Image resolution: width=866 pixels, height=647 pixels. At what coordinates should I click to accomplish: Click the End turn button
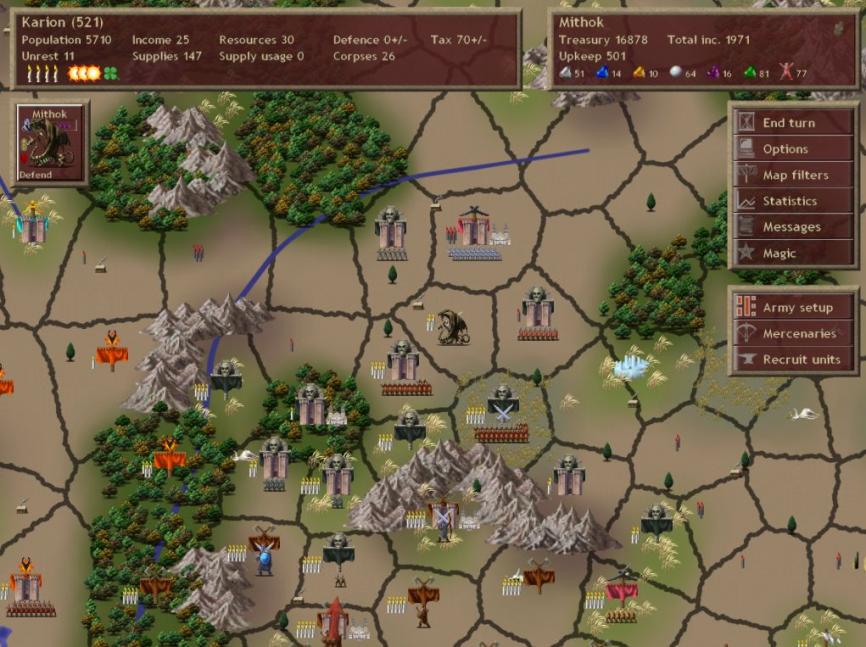tap(793, 123)
